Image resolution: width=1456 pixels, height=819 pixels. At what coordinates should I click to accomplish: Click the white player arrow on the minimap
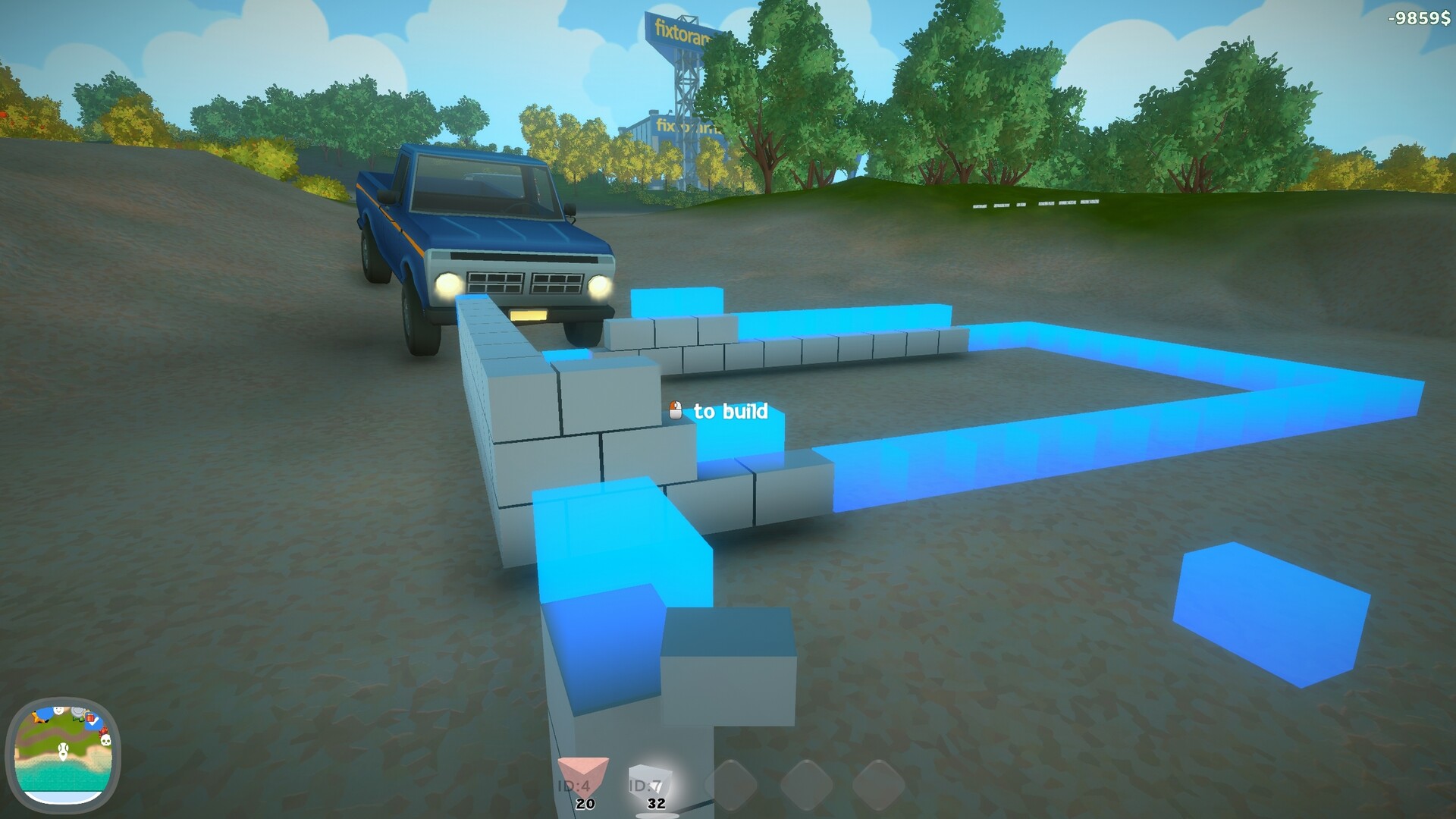tap(63, 752)
